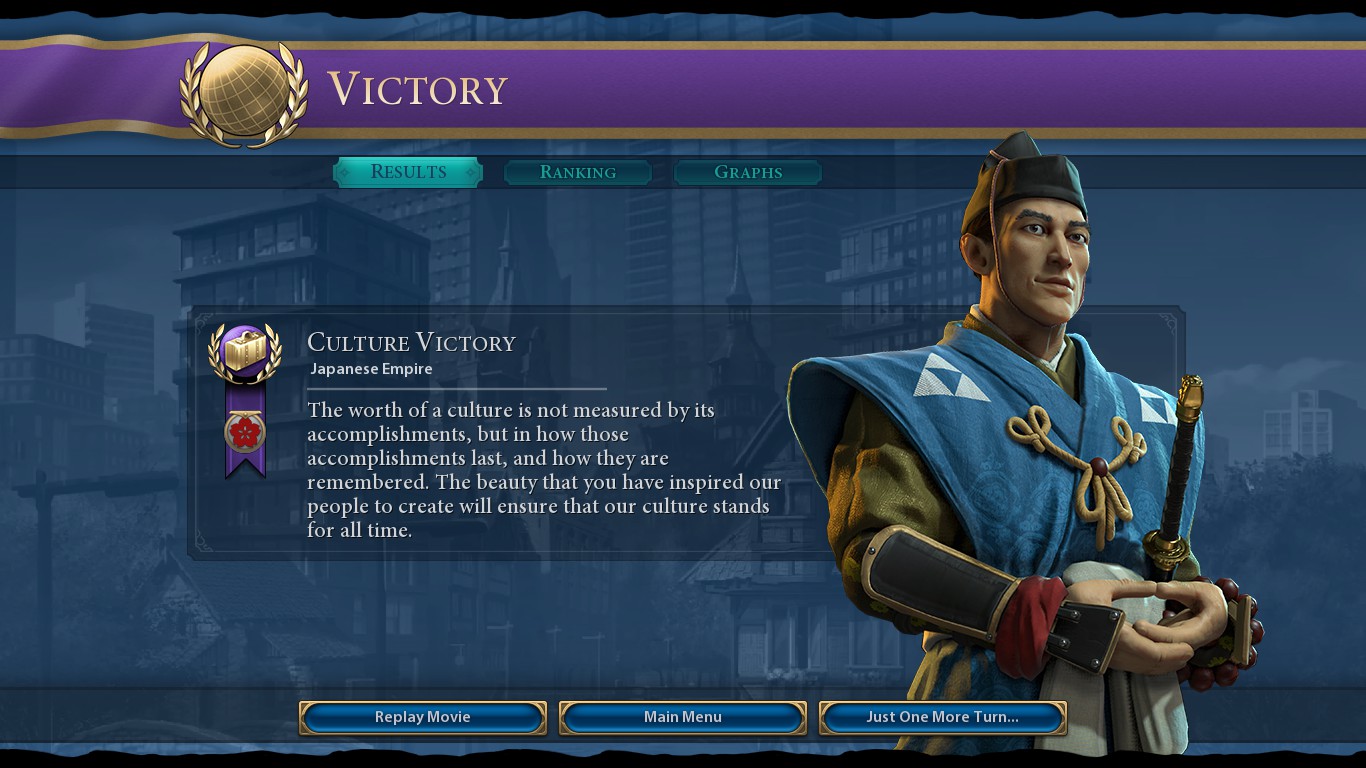
Task: Click the golden suitcase Culture Victory medal icon
Action: 245,352
